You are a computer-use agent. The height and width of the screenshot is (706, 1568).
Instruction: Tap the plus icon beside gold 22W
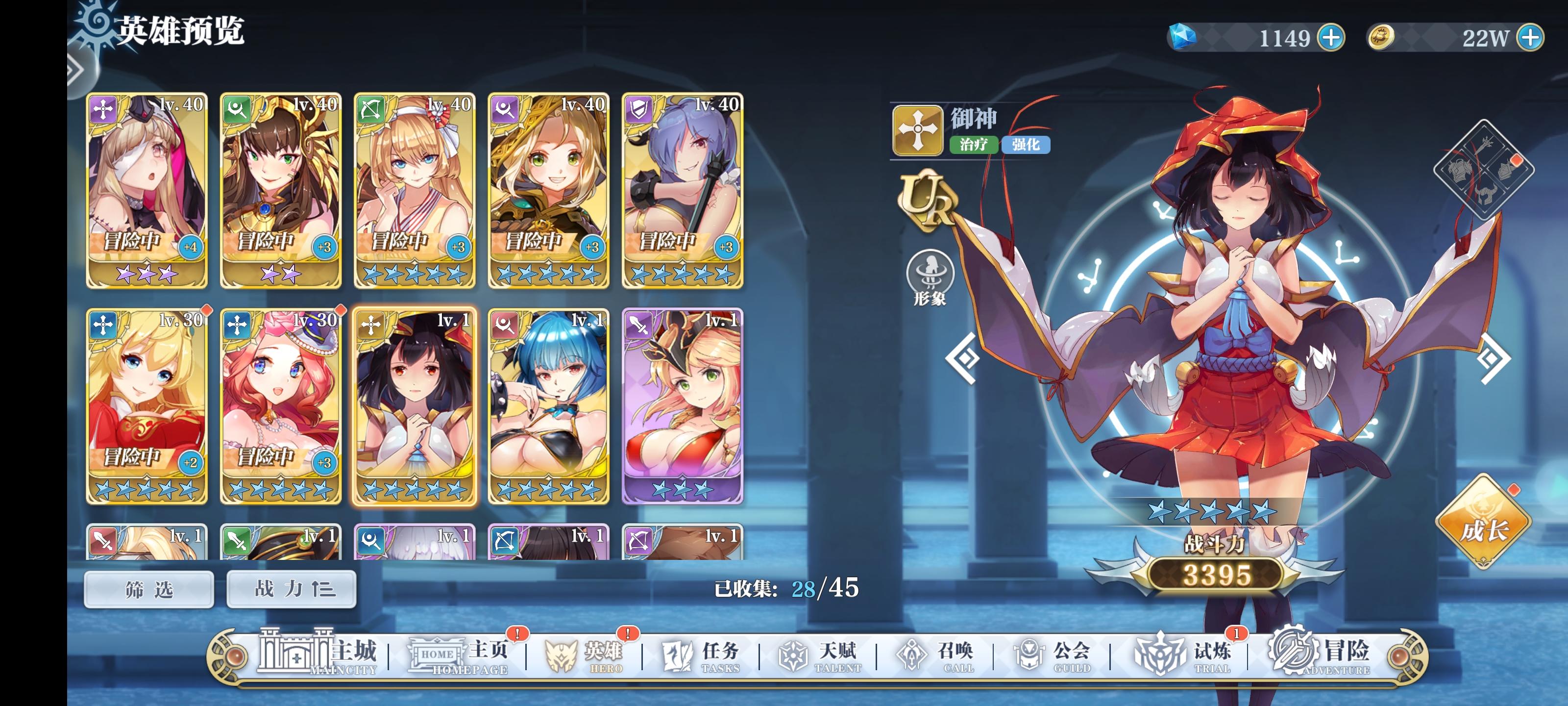point(1540,38)
